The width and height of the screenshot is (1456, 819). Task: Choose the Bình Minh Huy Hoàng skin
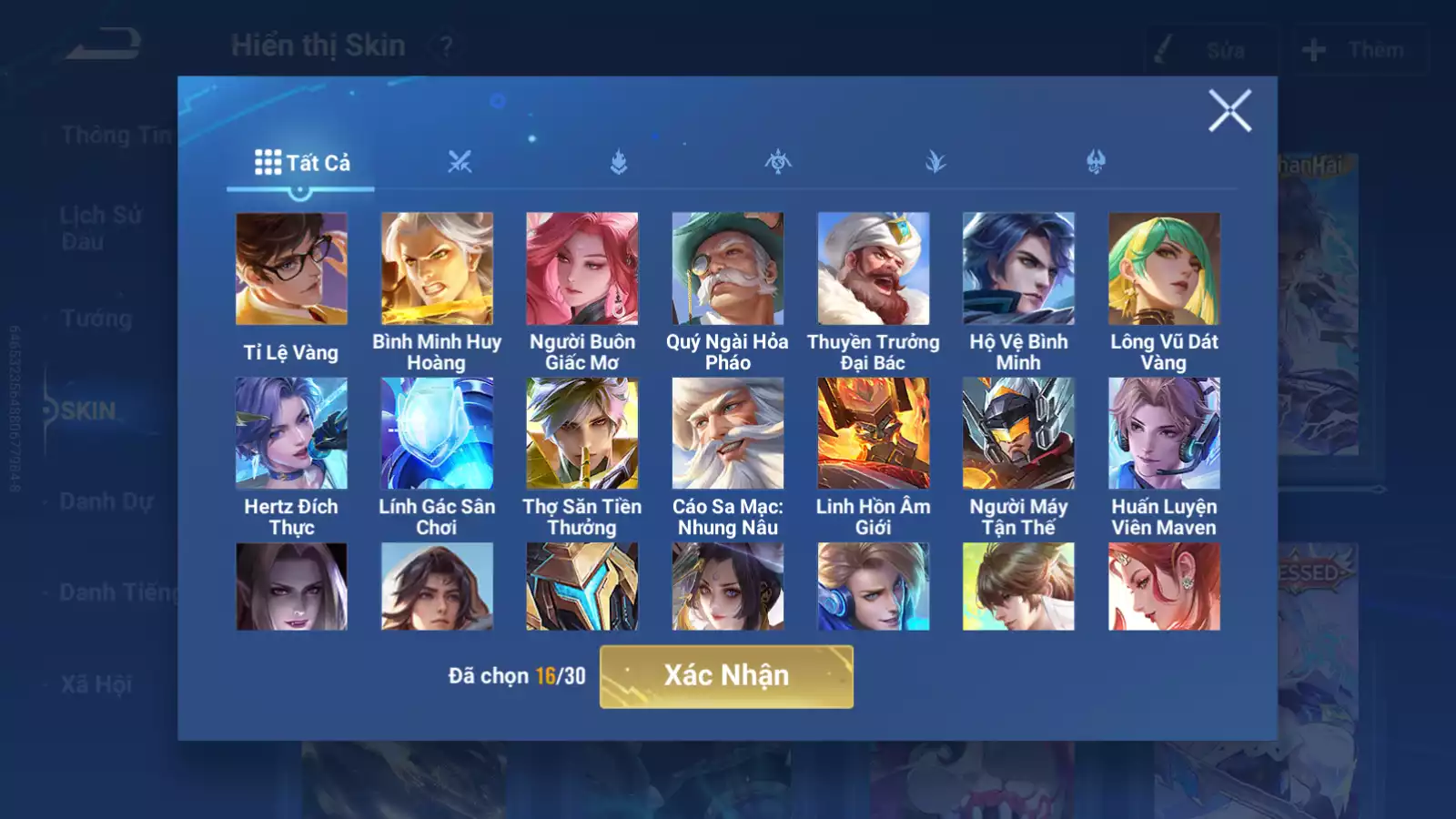[437, 269]
